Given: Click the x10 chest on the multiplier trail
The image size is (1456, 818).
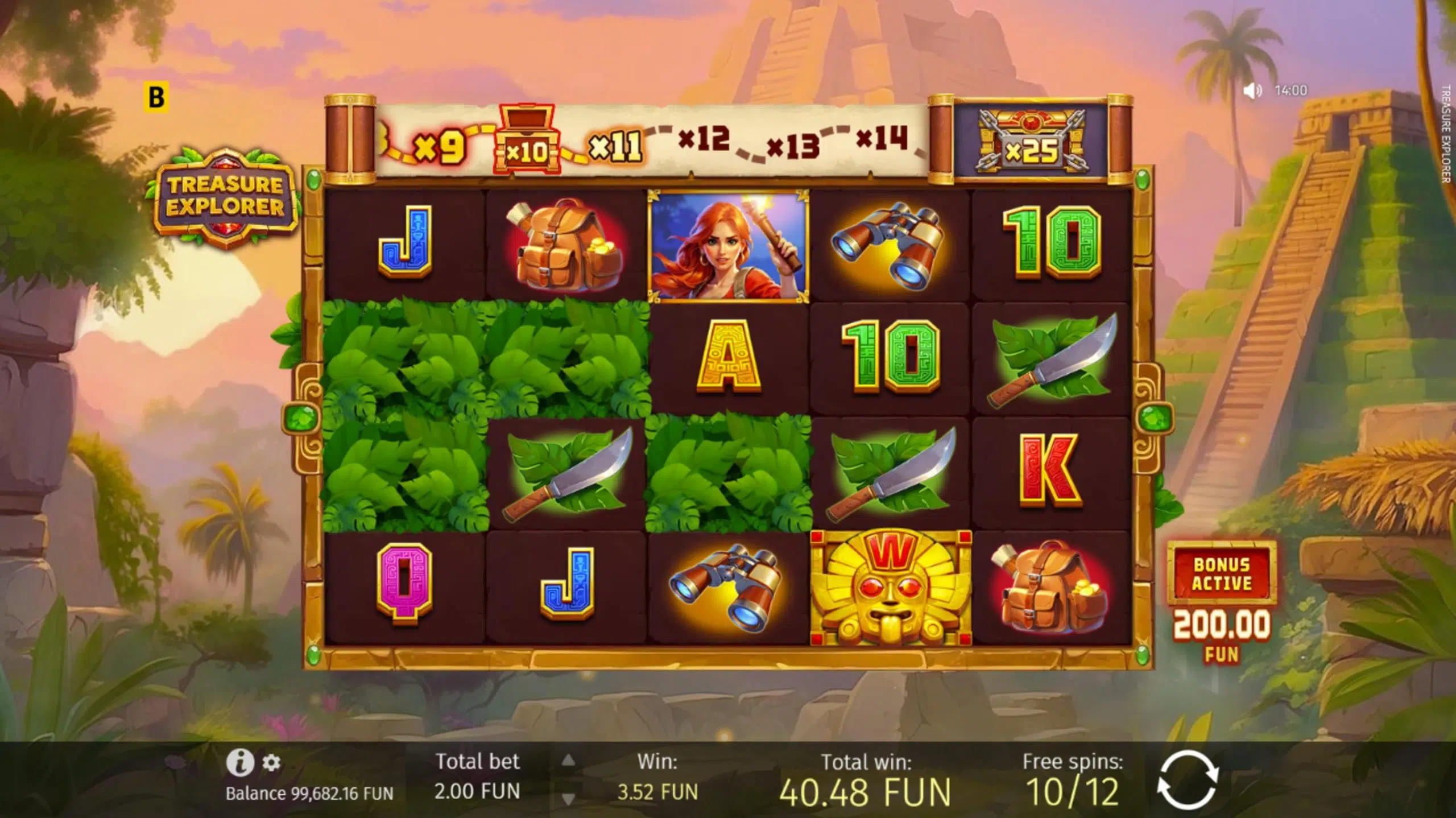Looking at the screenshot, I should click(530, 141).
